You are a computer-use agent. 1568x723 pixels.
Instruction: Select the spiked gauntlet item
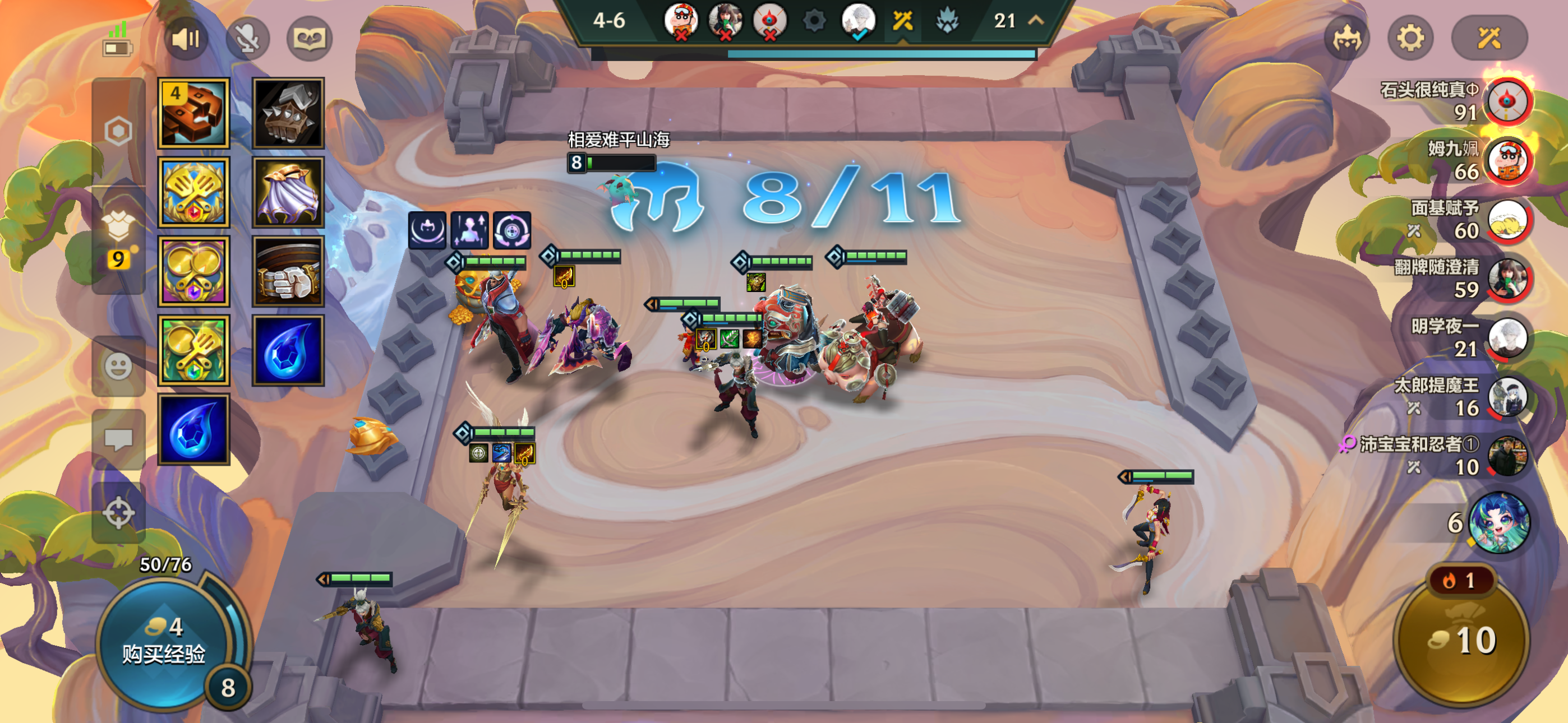pos(288,113)
